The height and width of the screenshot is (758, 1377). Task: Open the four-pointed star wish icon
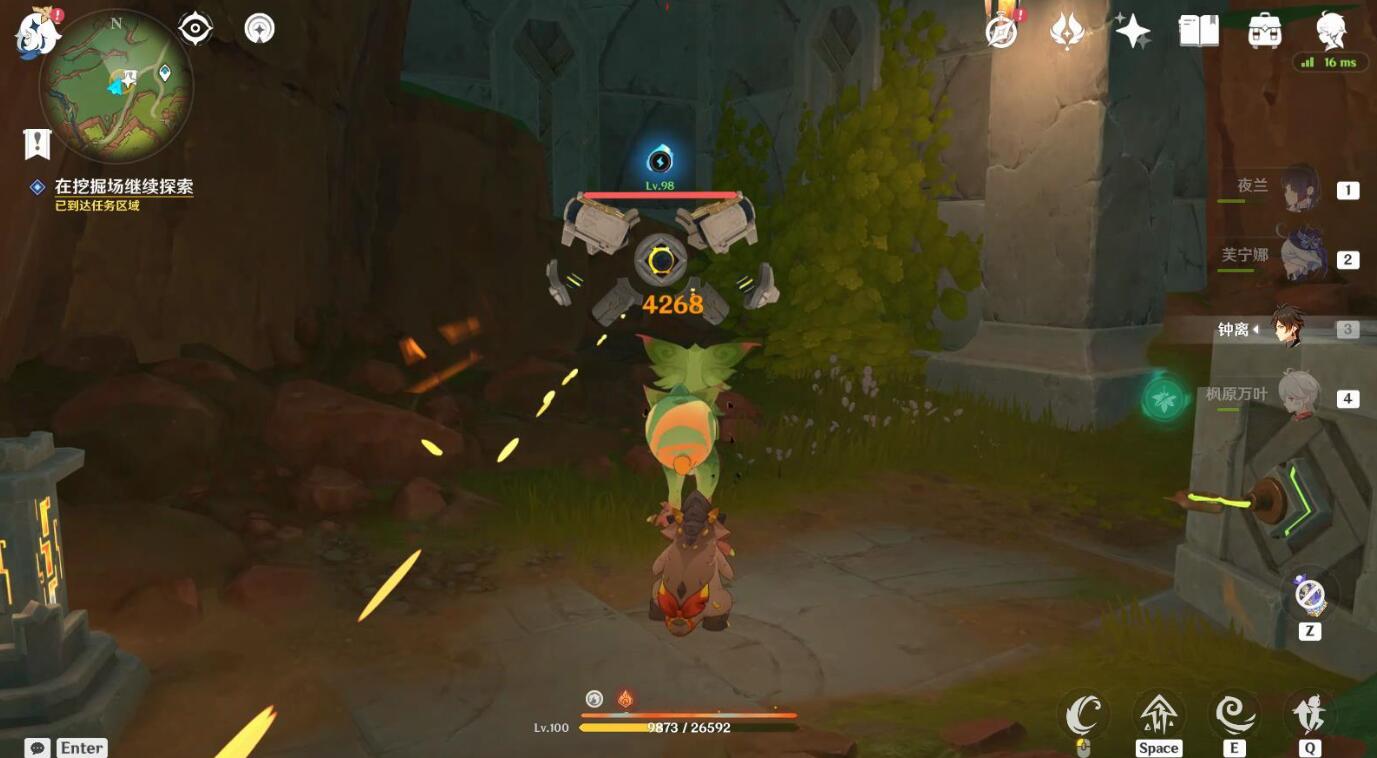click(1132, 31)
